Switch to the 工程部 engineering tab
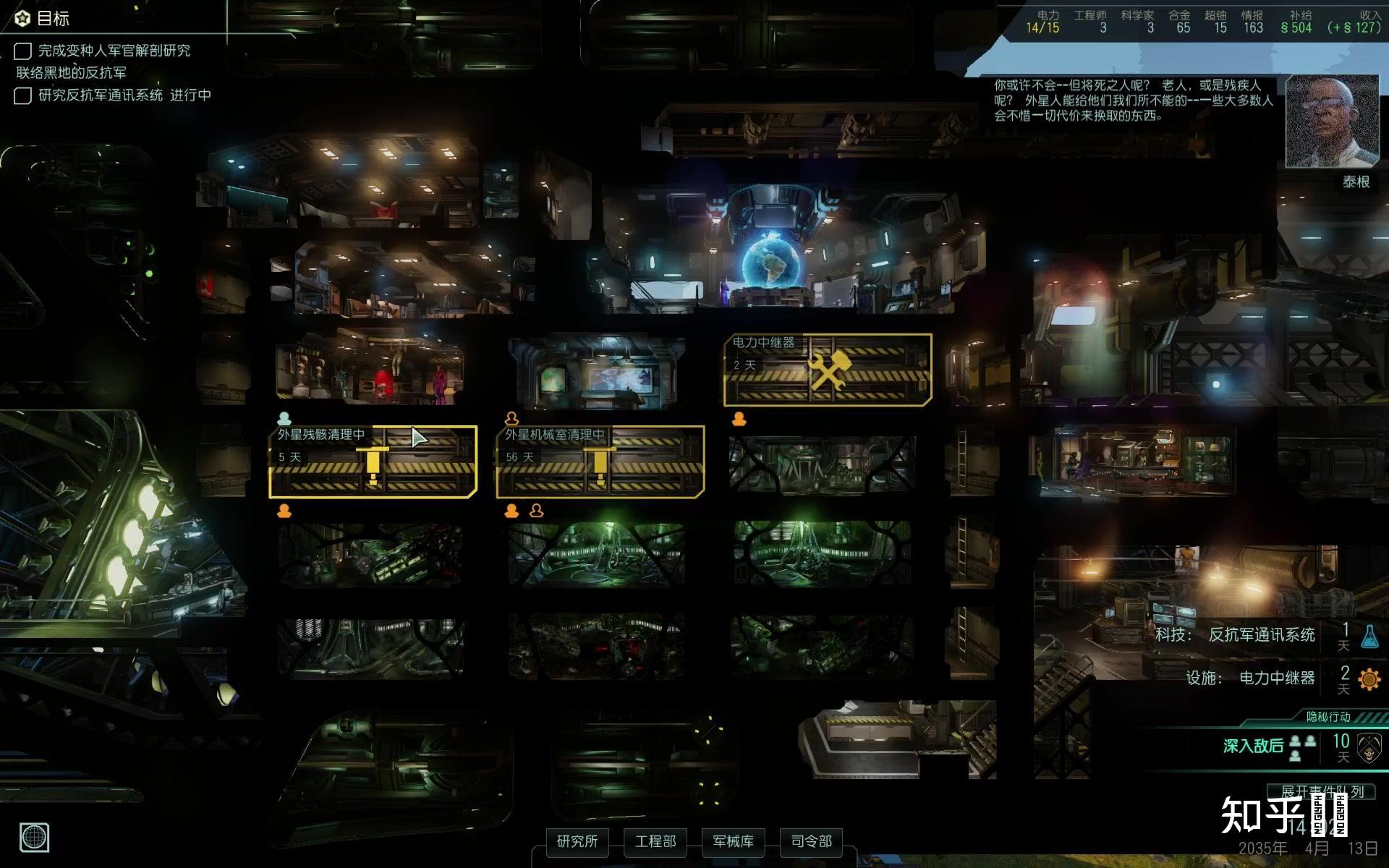The image size is (1389, 868). (x=655, y=841)
